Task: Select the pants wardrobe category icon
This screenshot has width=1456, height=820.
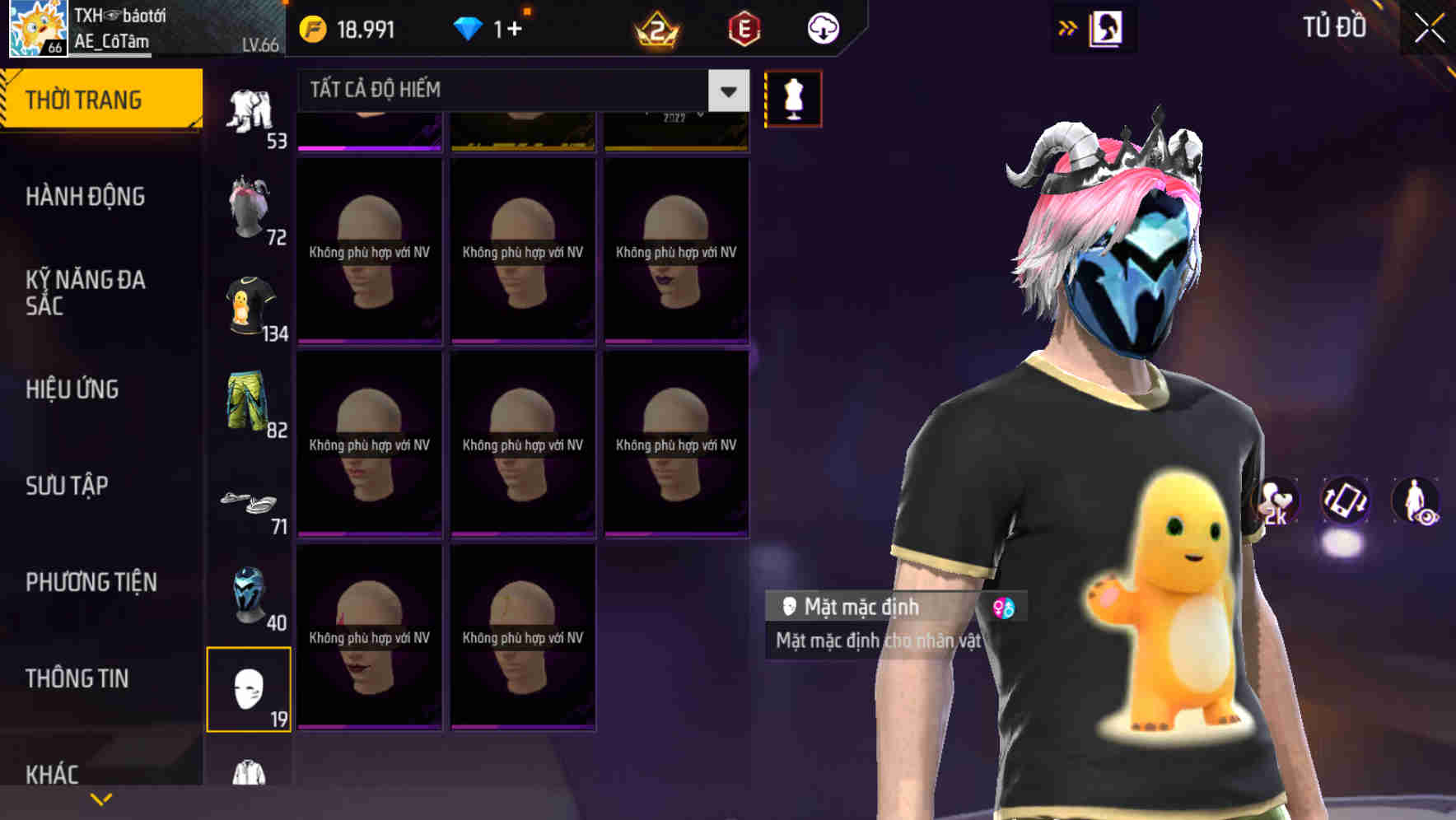Action: point(251,107)
